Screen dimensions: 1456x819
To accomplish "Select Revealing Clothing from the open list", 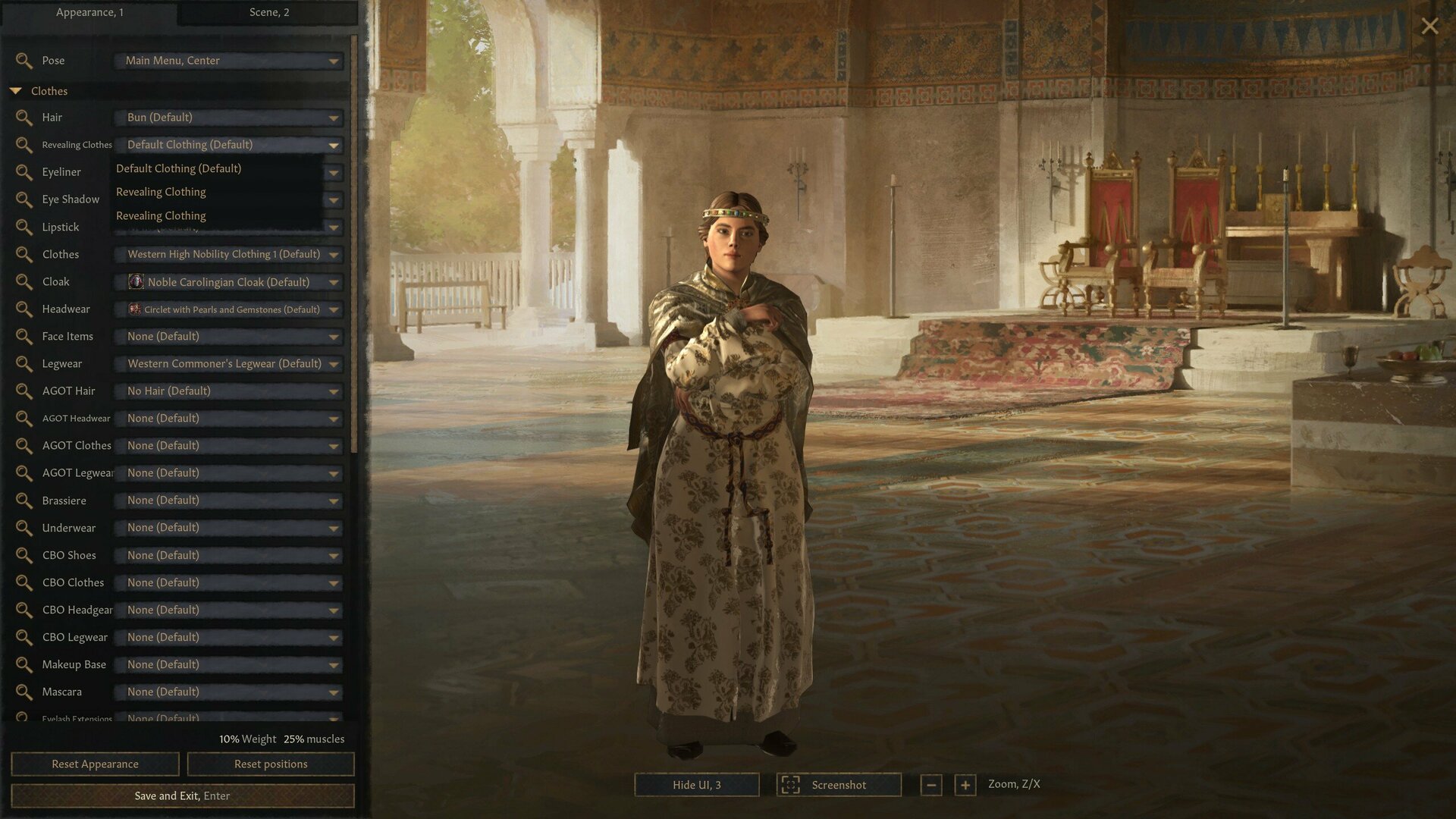I will (160, 191).
